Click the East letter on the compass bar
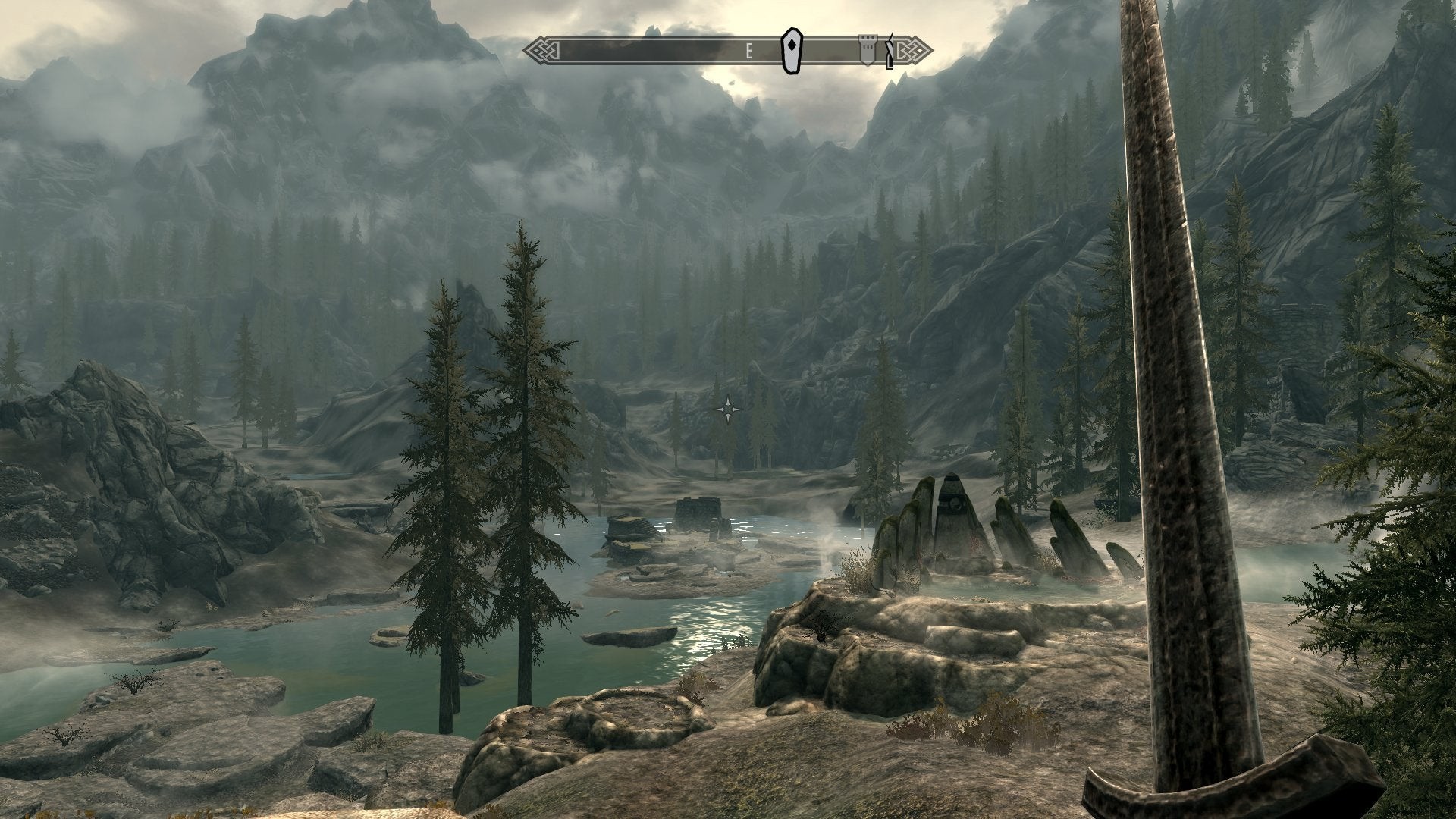1456x819 pixels. (748, 51)
